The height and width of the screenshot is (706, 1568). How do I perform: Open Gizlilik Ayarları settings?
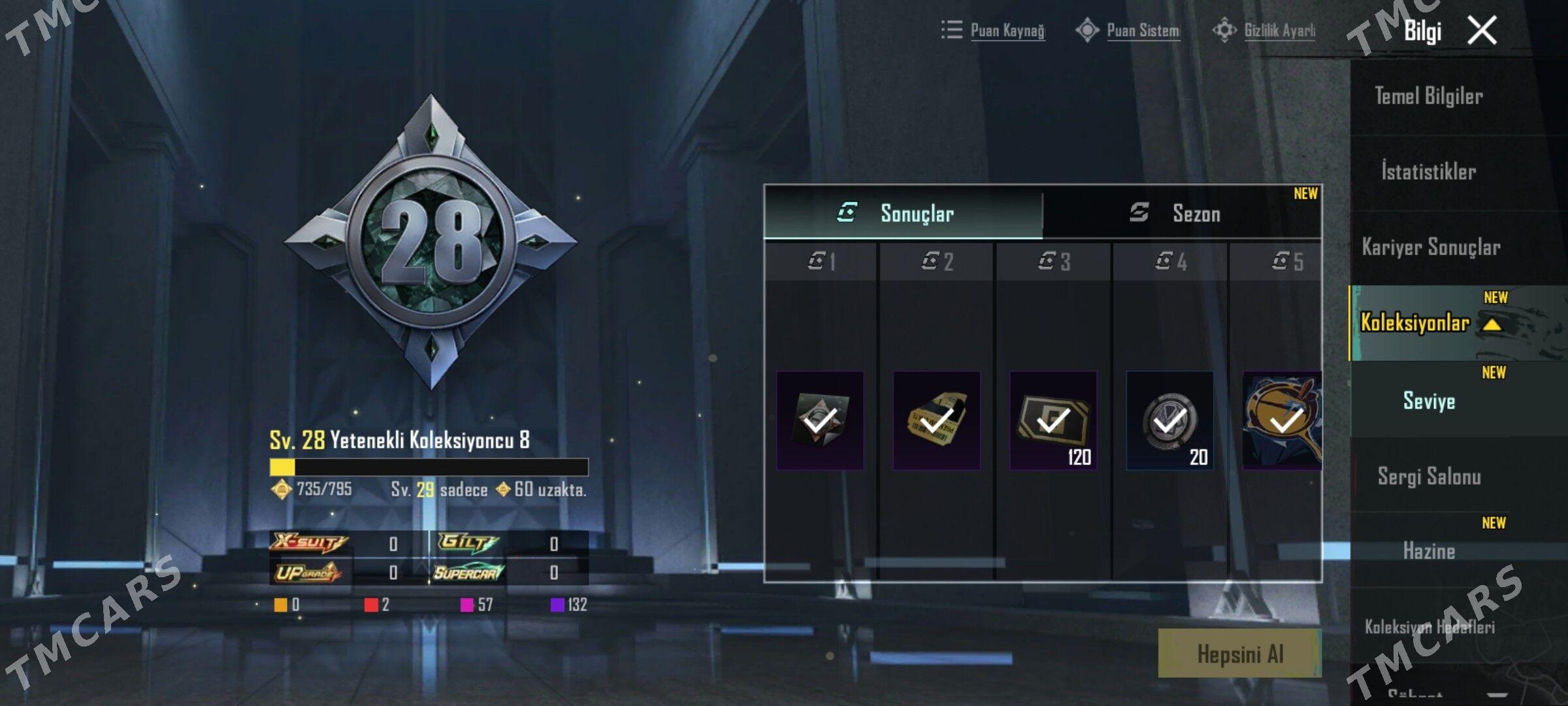pos(1279,31)
